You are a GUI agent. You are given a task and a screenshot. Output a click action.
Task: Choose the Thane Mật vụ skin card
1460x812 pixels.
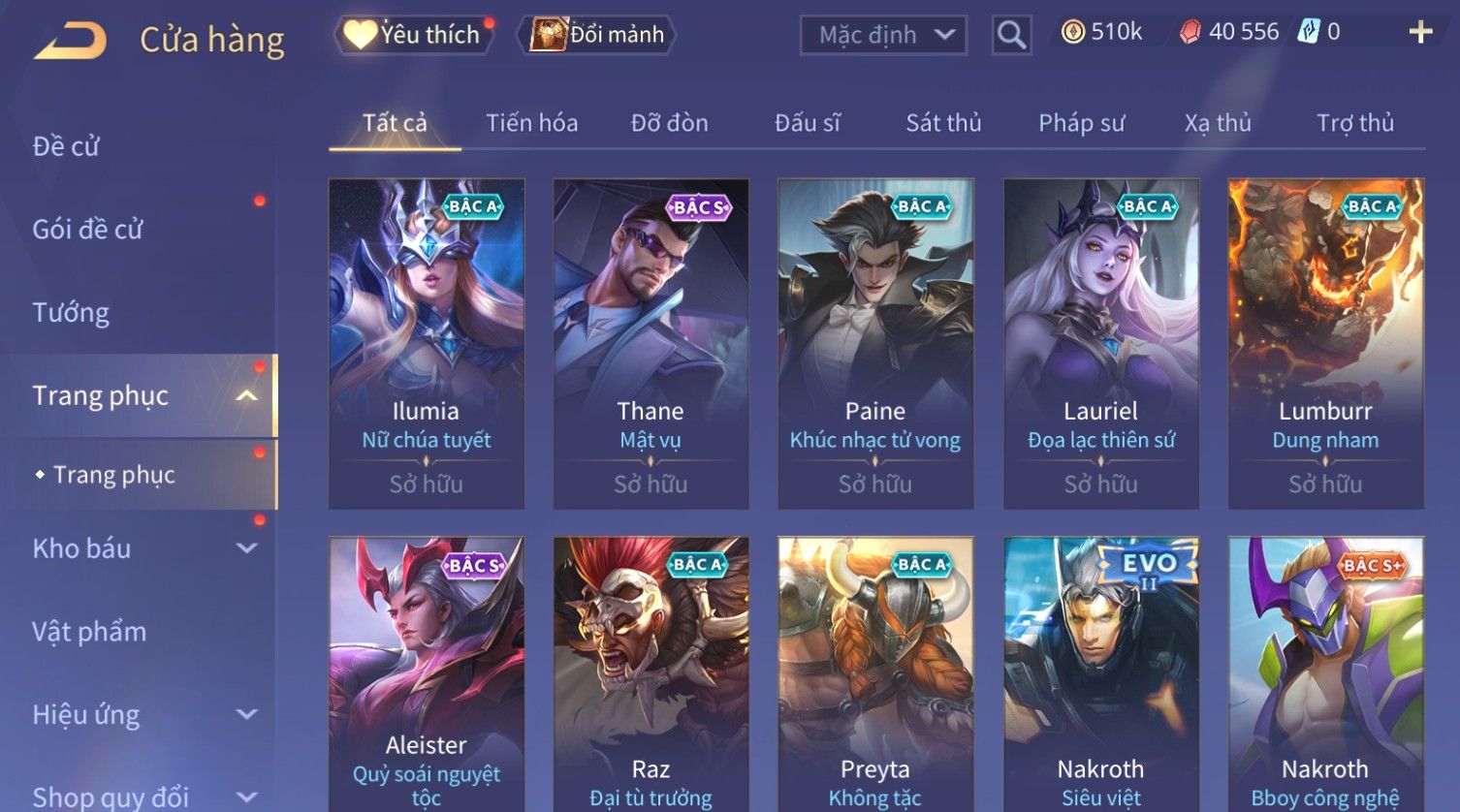651,343
